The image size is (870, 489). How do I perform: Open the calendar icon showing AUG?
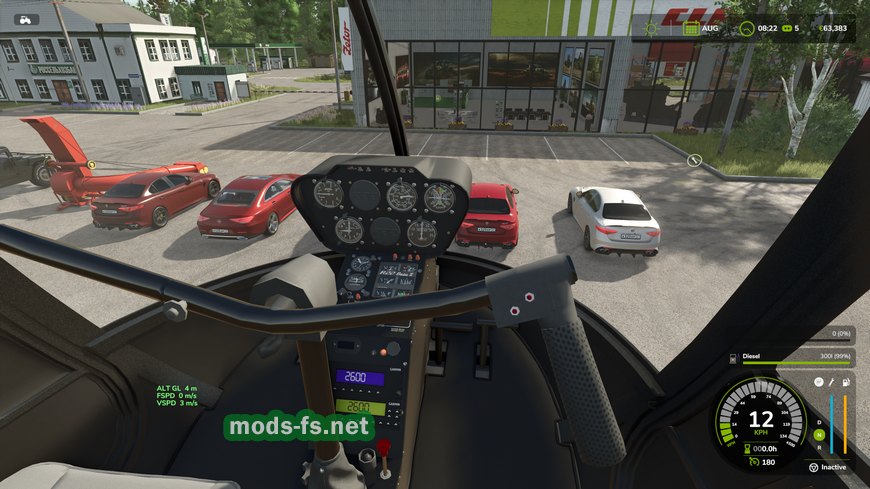[691, 29]
